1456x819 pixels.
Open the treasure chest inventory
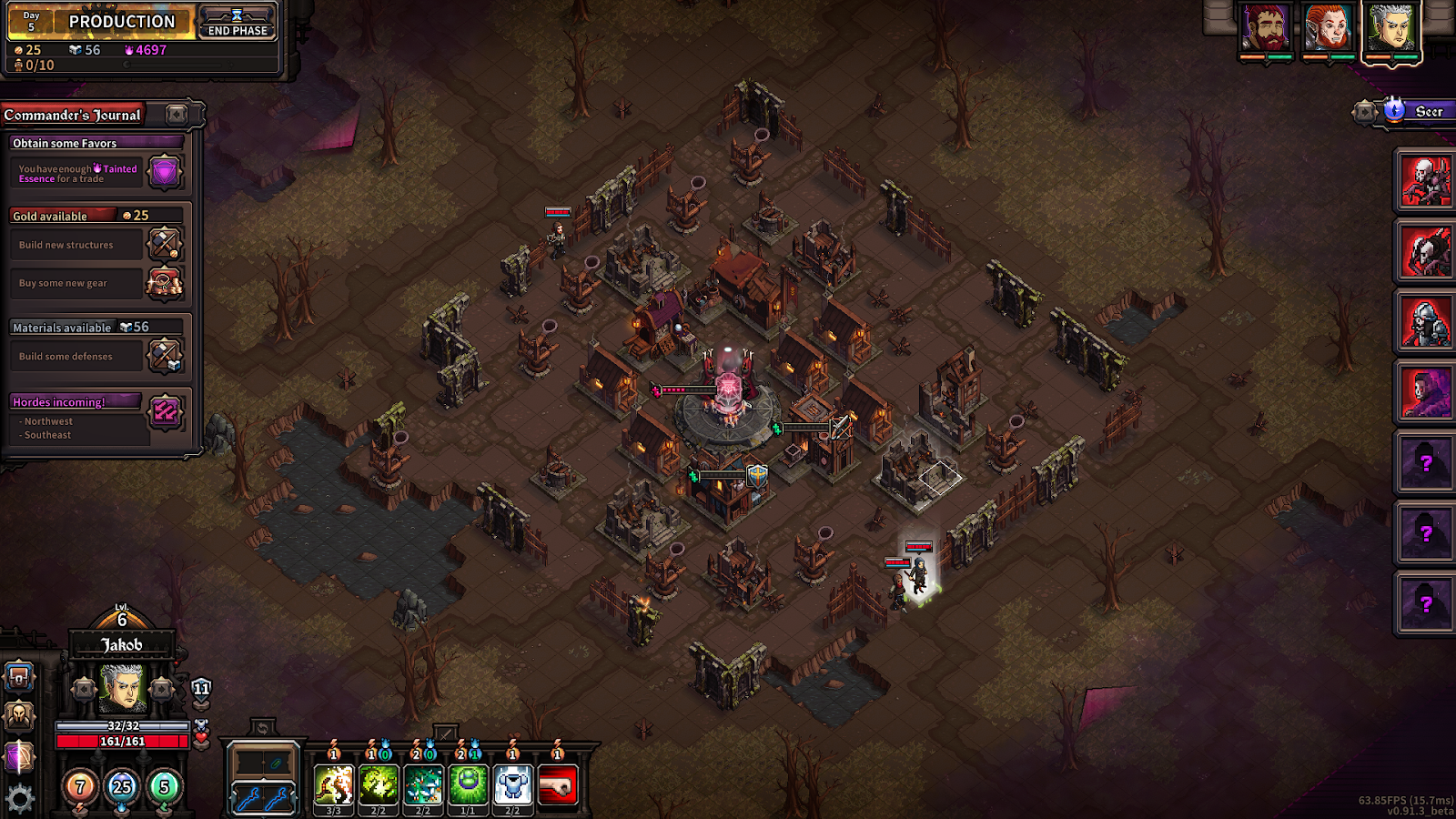pos(19,678)
